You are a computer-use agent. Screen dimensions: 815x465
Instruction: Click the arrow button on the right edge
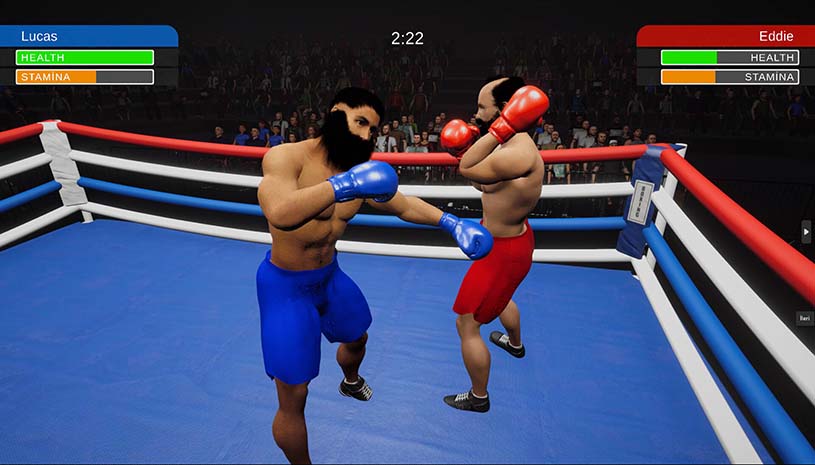tap(806, 231)
